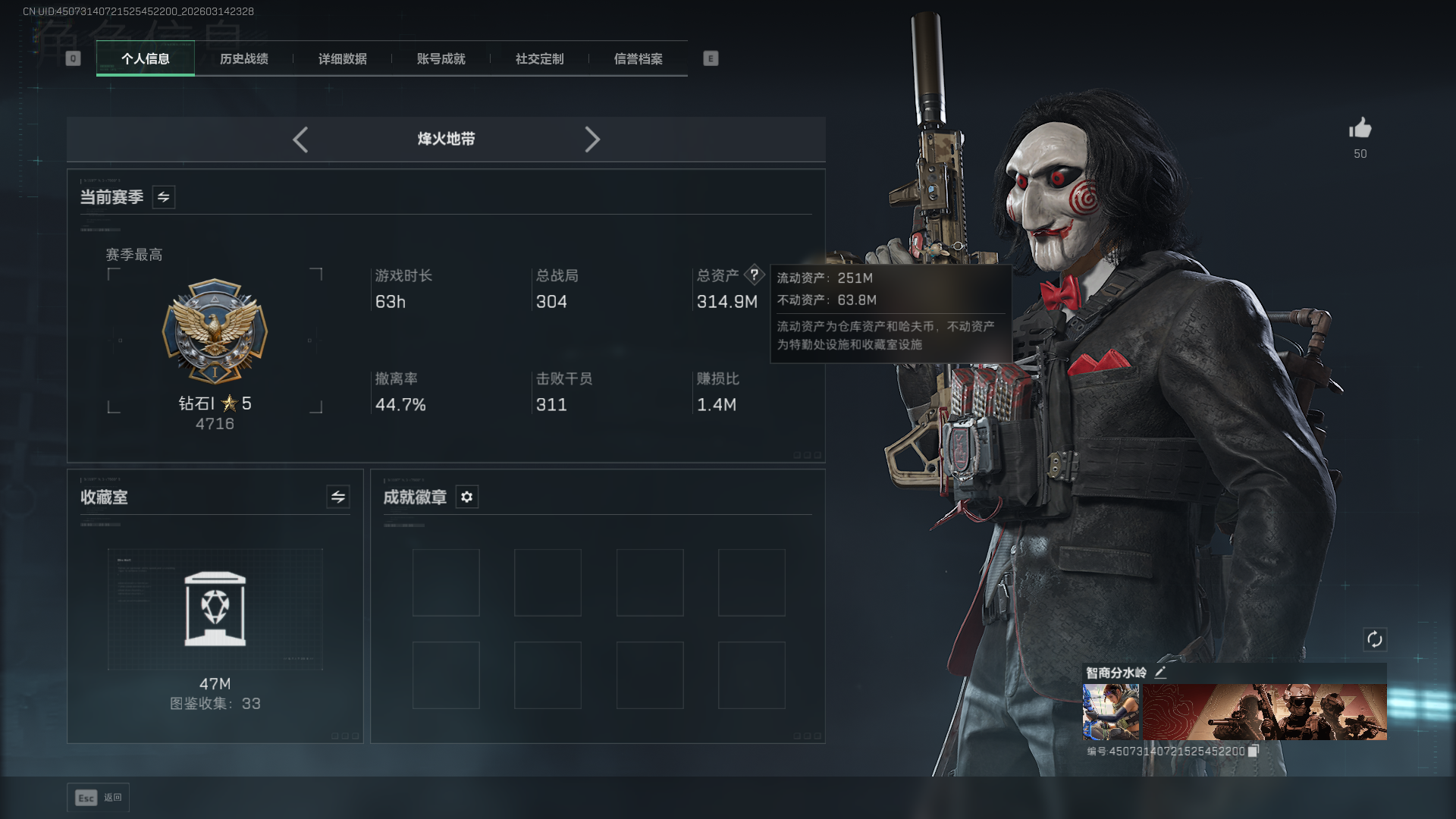Click the swap icon in the 收藏室 panel
Screen dimensions: 1456x819
coord(337,497)
